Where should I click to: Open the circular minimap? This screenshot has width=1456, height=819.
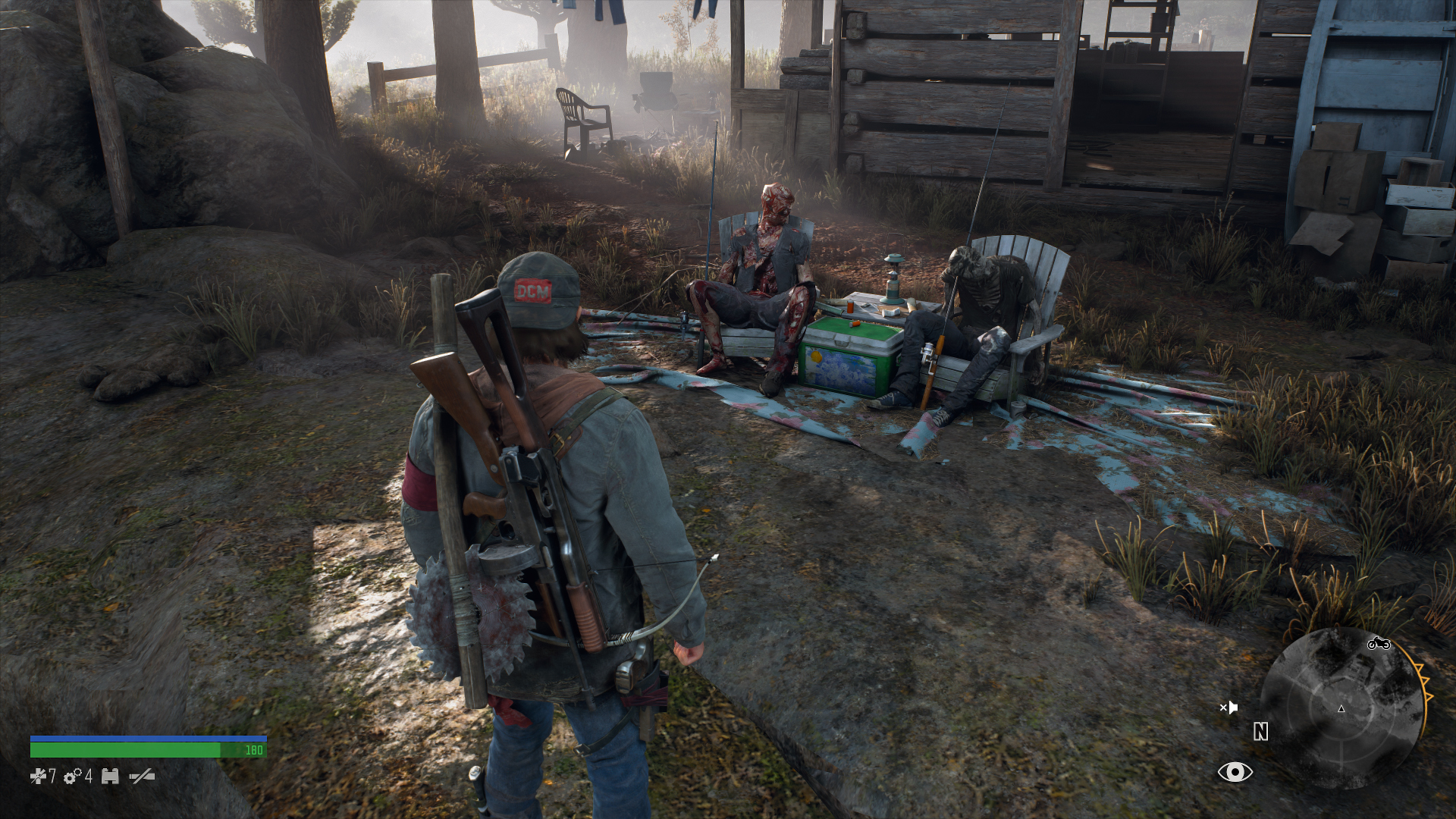1341,709
